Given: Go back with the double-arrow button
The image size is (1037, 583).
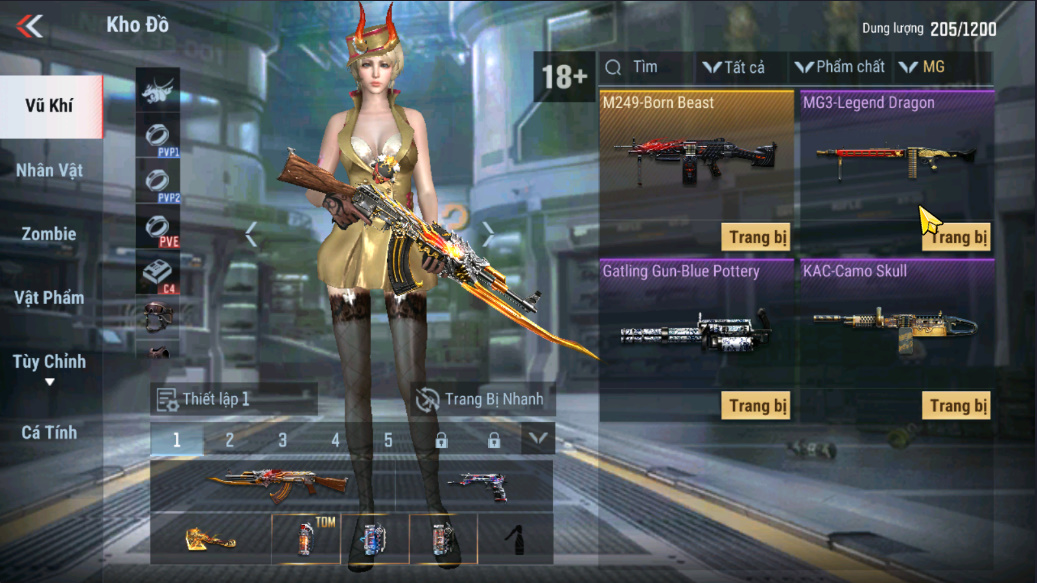Looking at the screenshot, I should point(30,26).
